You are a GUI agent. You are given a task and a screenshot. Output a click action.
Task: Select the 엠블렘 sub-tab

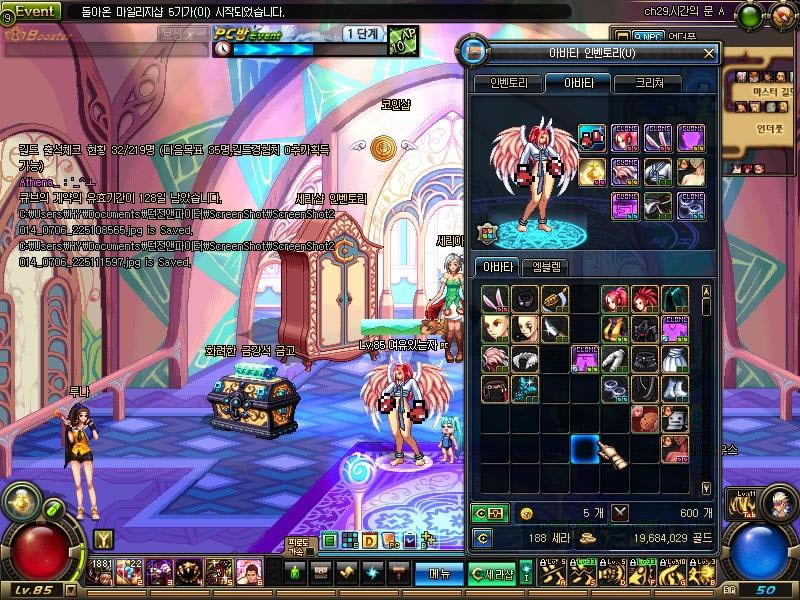point(547,267)
